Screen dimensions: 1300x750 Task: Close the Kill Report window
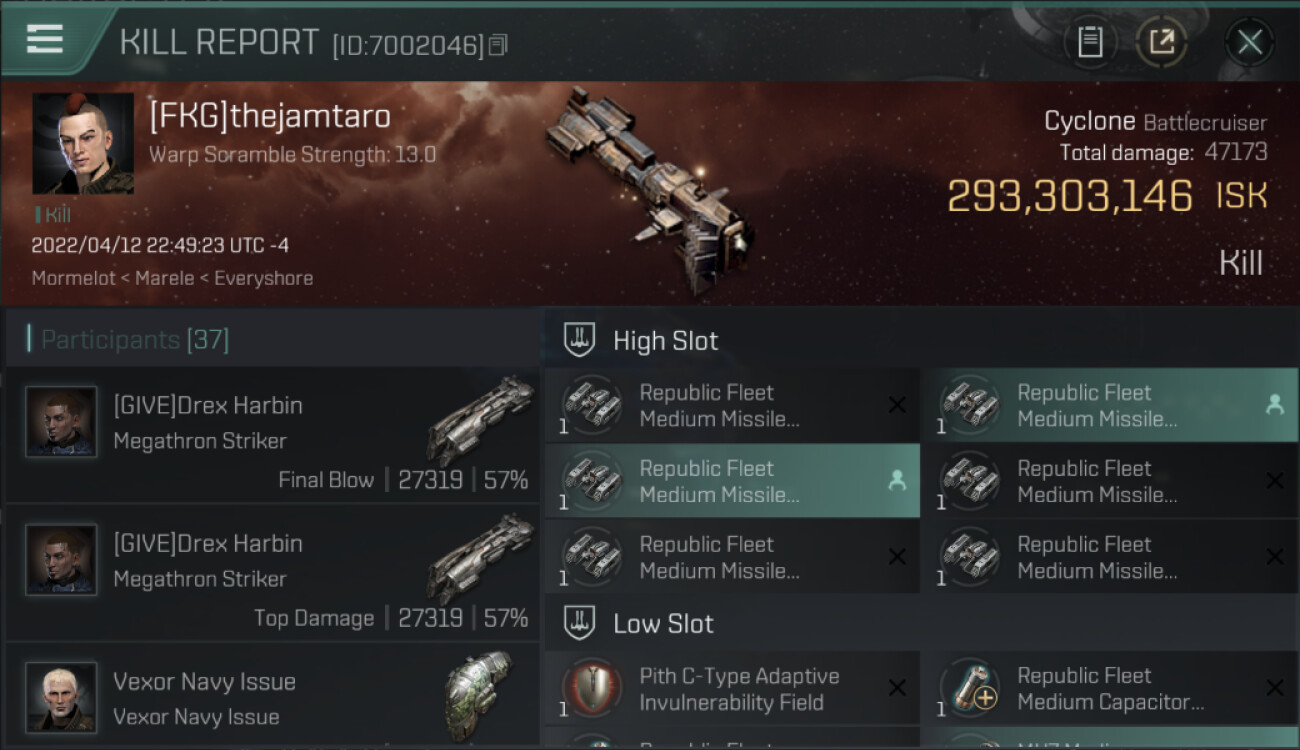coord(1249,42)
